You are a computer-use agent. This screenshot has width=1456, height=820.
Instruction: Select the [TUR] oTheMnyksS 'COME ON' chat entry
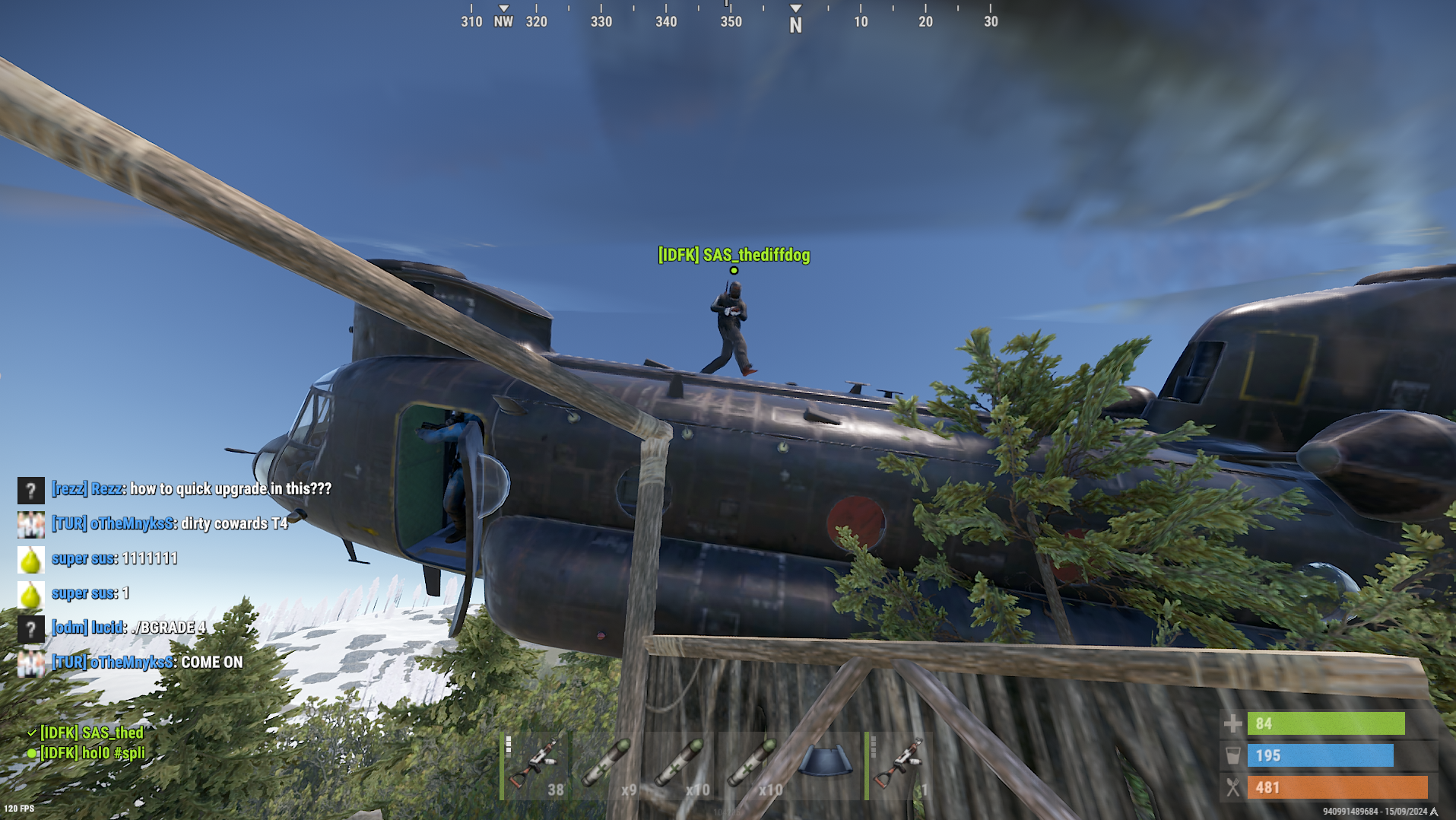146,662
